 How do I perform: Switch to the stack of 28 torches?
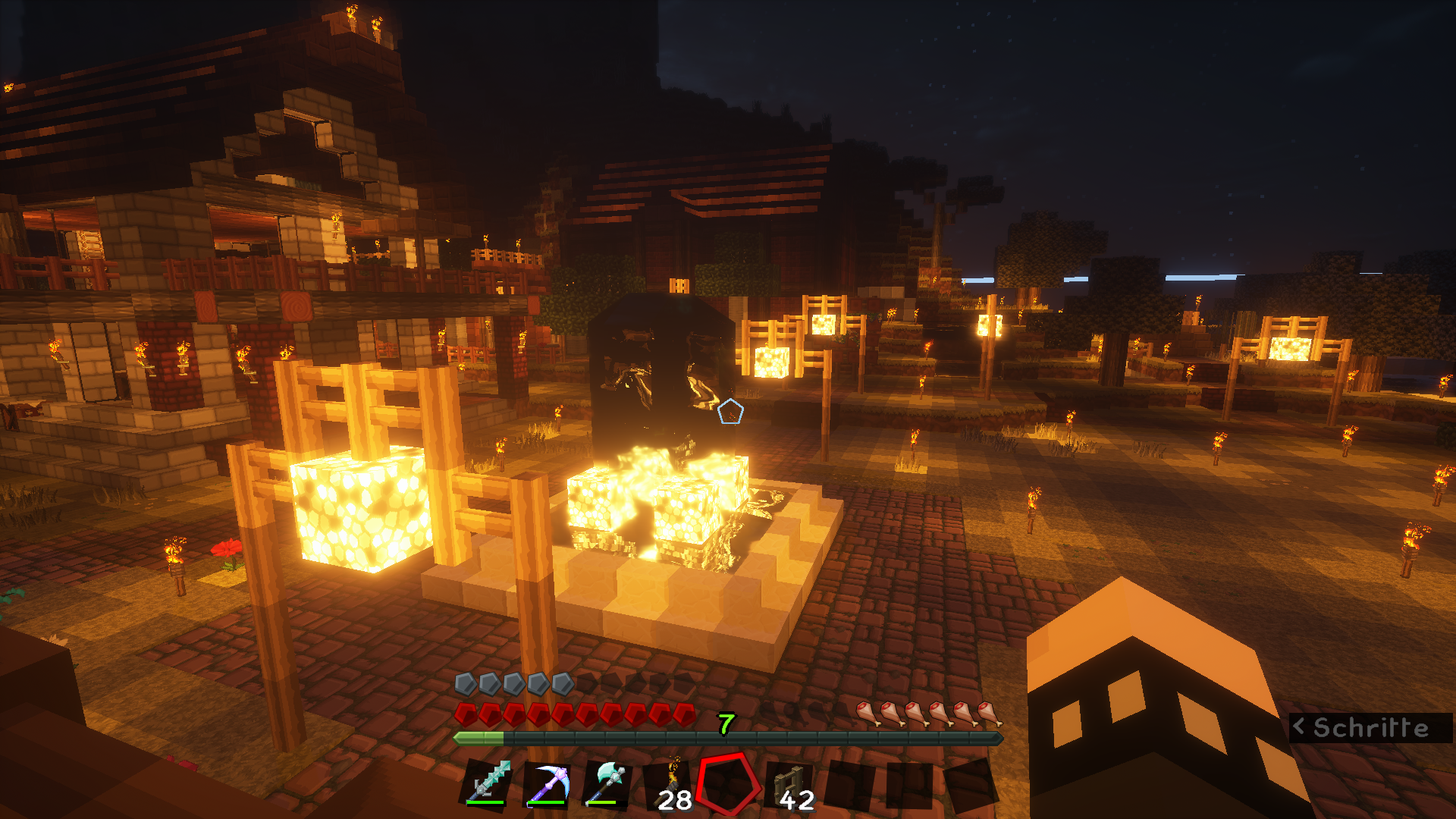(x=670, y=785)
